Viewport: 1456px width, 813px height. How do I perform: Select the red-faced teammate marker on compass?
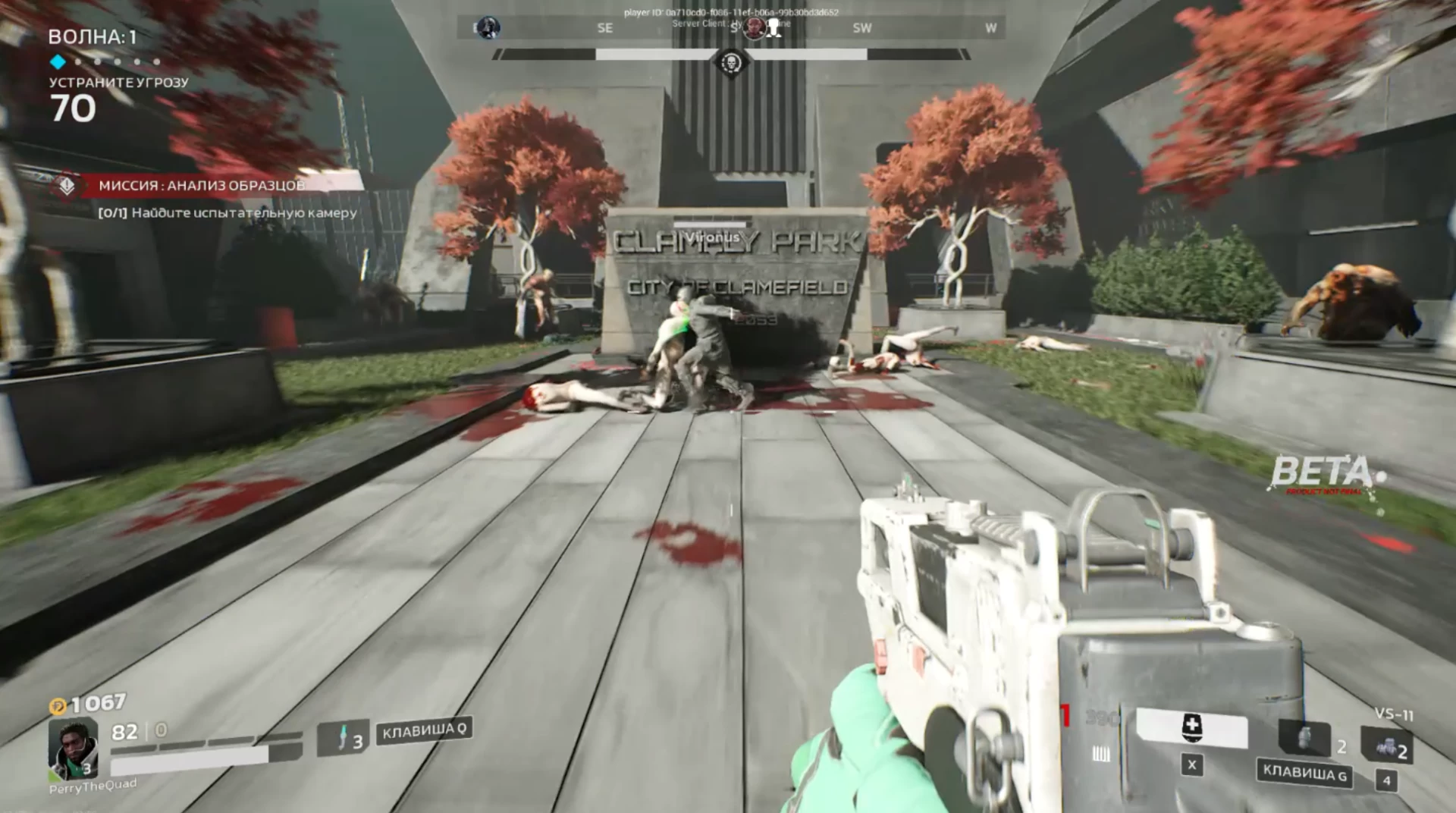pyautogui.click(x=754, y=28)
